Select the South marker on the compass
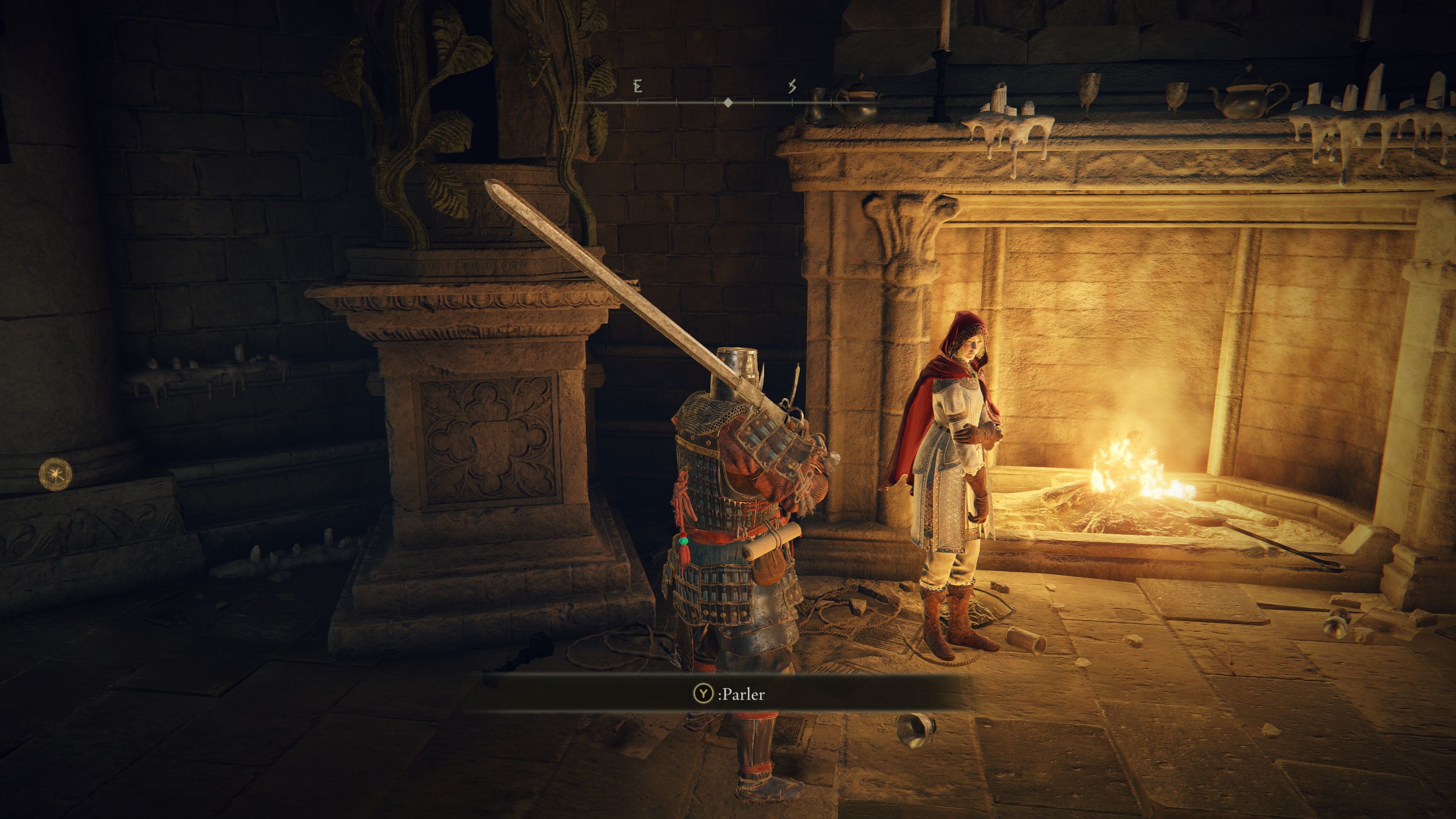Viewport: 1456px width, 819px height. click(x=792, y=86)
